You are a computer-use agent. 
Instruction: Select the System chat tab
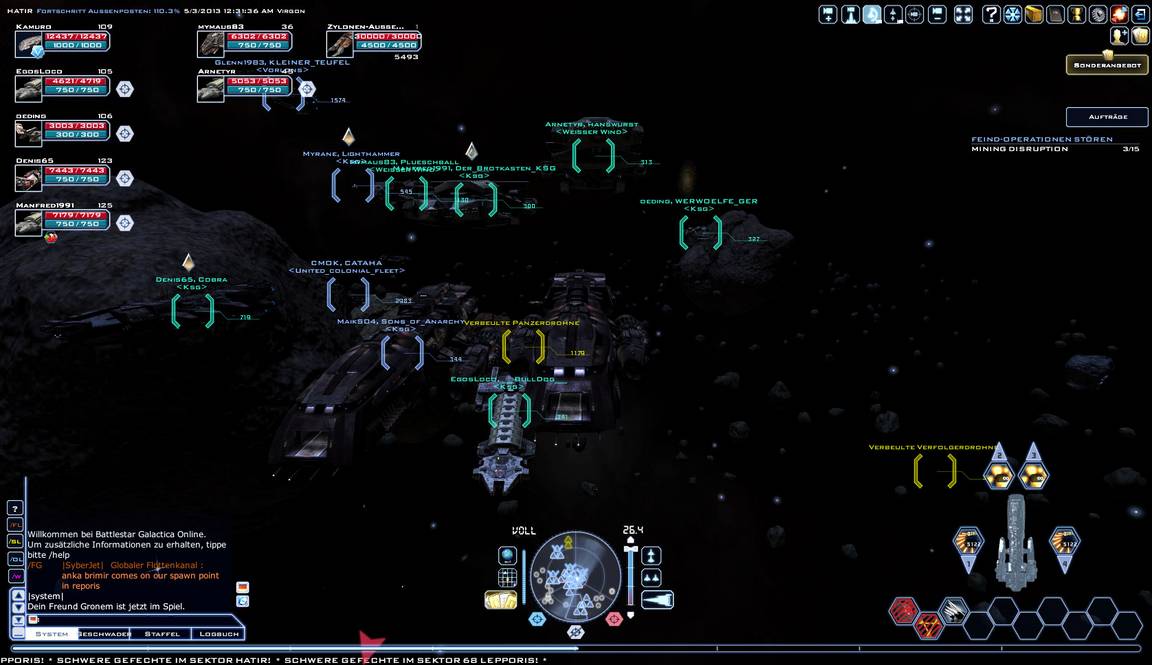[52, 634]
